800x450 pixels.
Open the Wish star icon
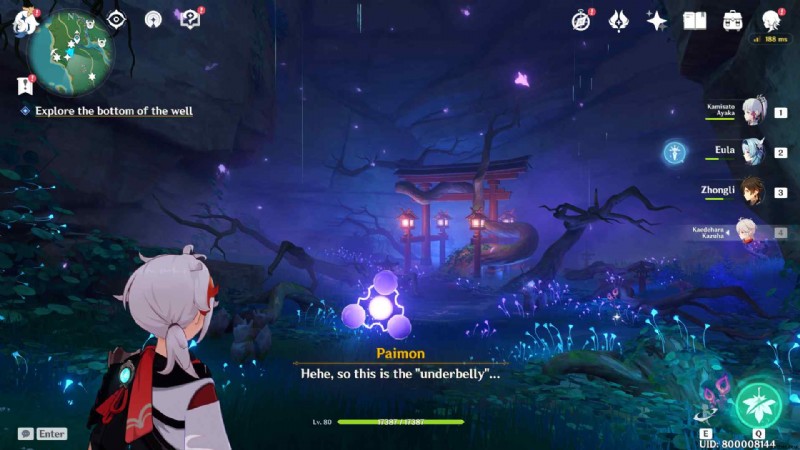(656, 20)
